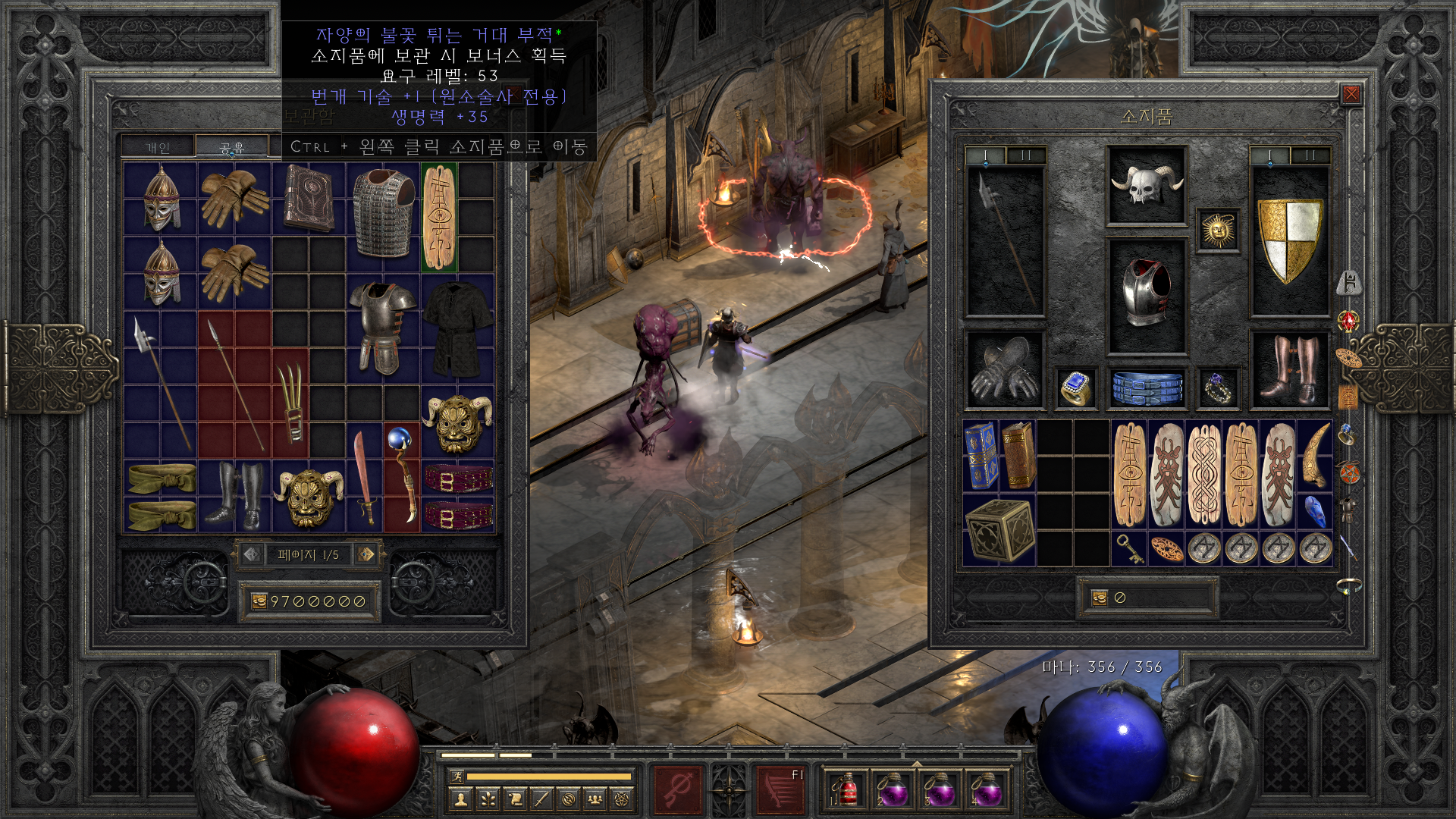
Task: Select the black studded armor in stash
Action: [457, 328]
